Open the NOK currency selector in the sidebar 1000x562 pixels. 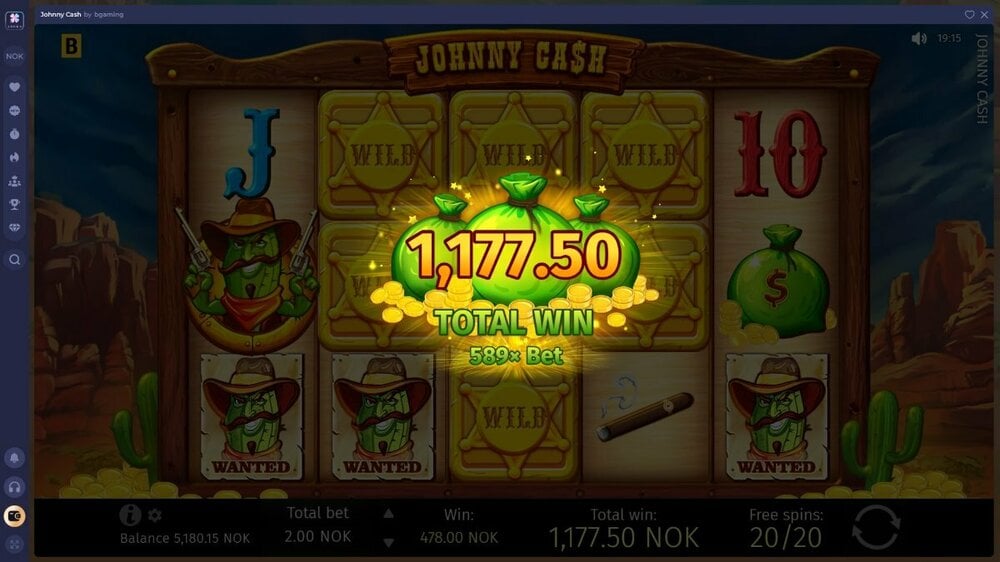point(15,56)
